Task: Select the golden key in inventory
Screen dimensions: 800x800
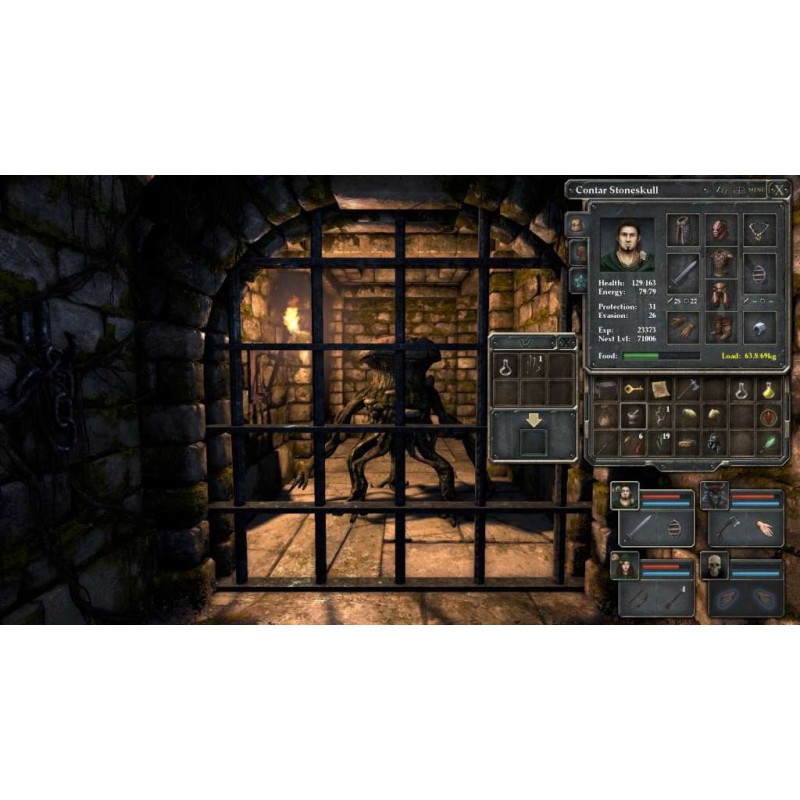Action: point(632,390)
